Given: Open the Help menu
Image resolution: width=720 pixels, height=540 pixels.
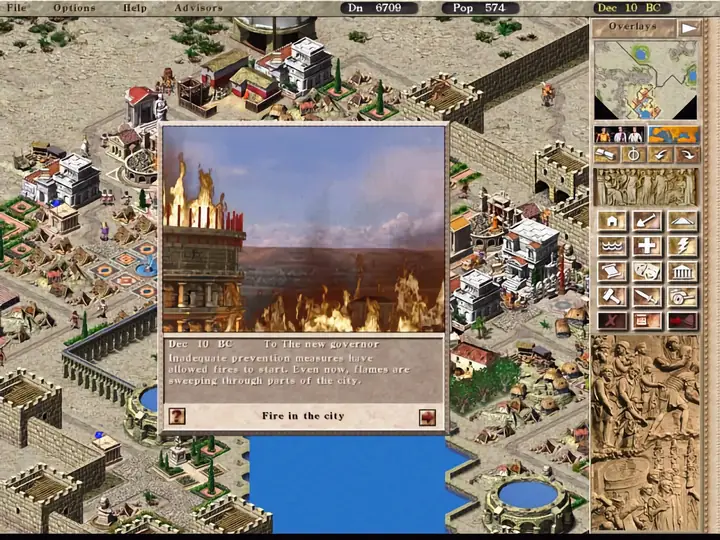Looking at the screenshot, I should click(134, 8).
